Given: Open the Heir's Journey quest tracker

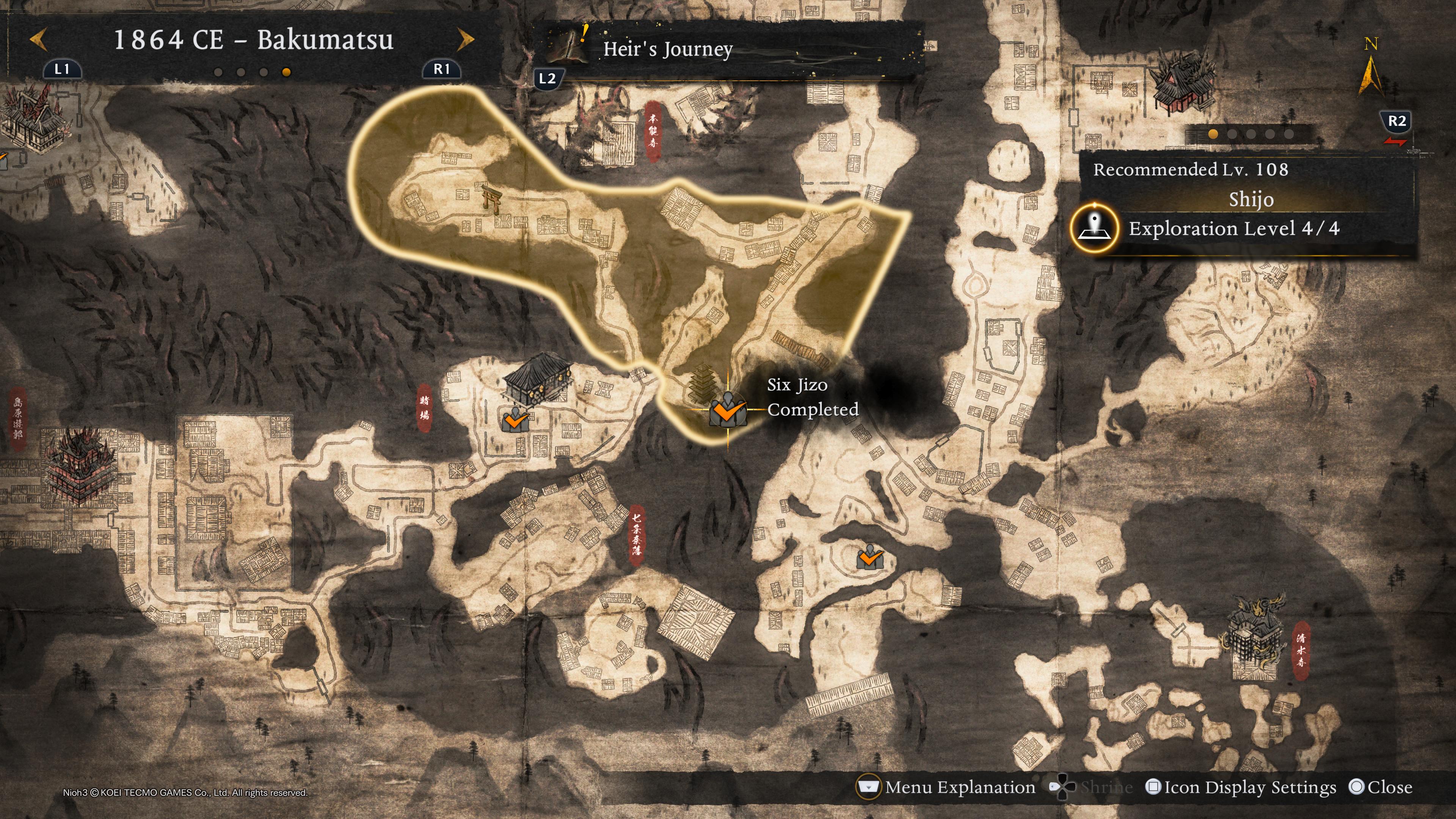Looking at the screenshot, I should 667,49.
